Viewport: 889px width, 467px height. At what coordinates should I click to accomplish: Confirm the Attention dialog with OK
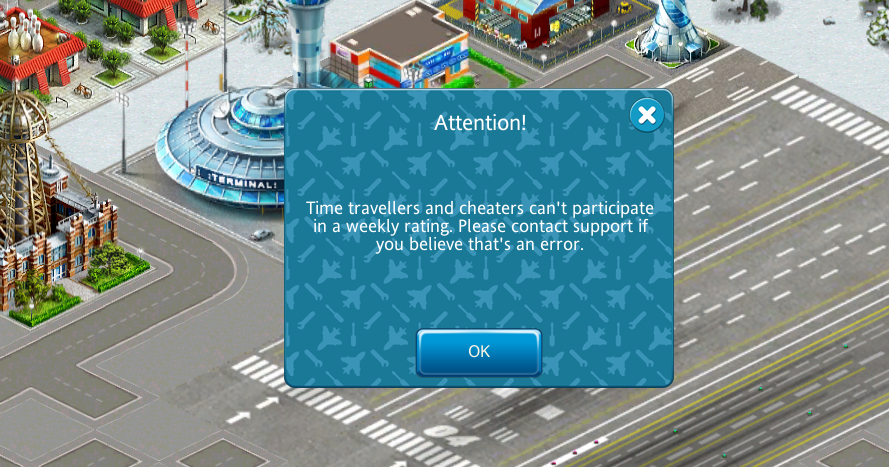[x=479, y=352]
